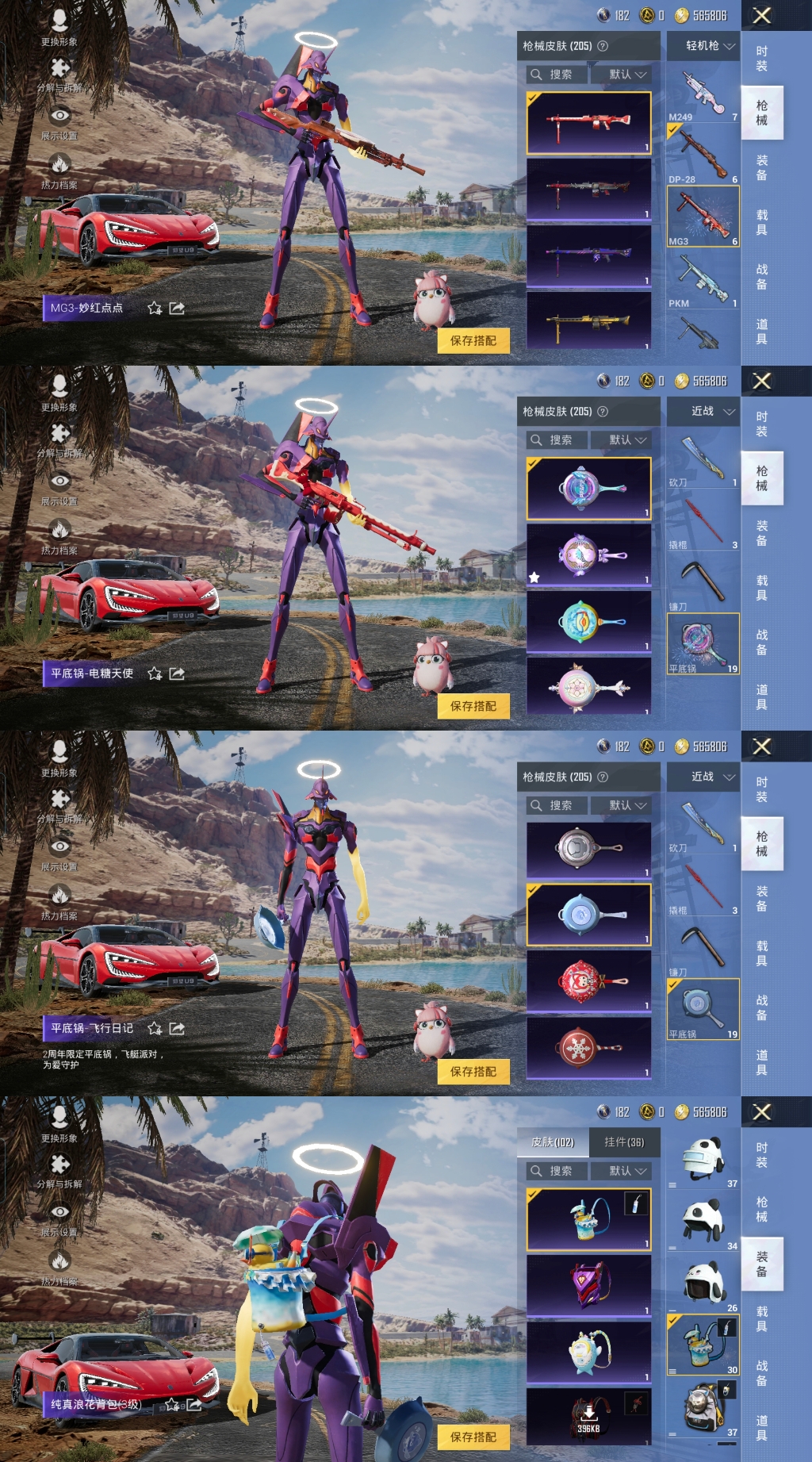Choose the DP-28 weapon slot

703,155
